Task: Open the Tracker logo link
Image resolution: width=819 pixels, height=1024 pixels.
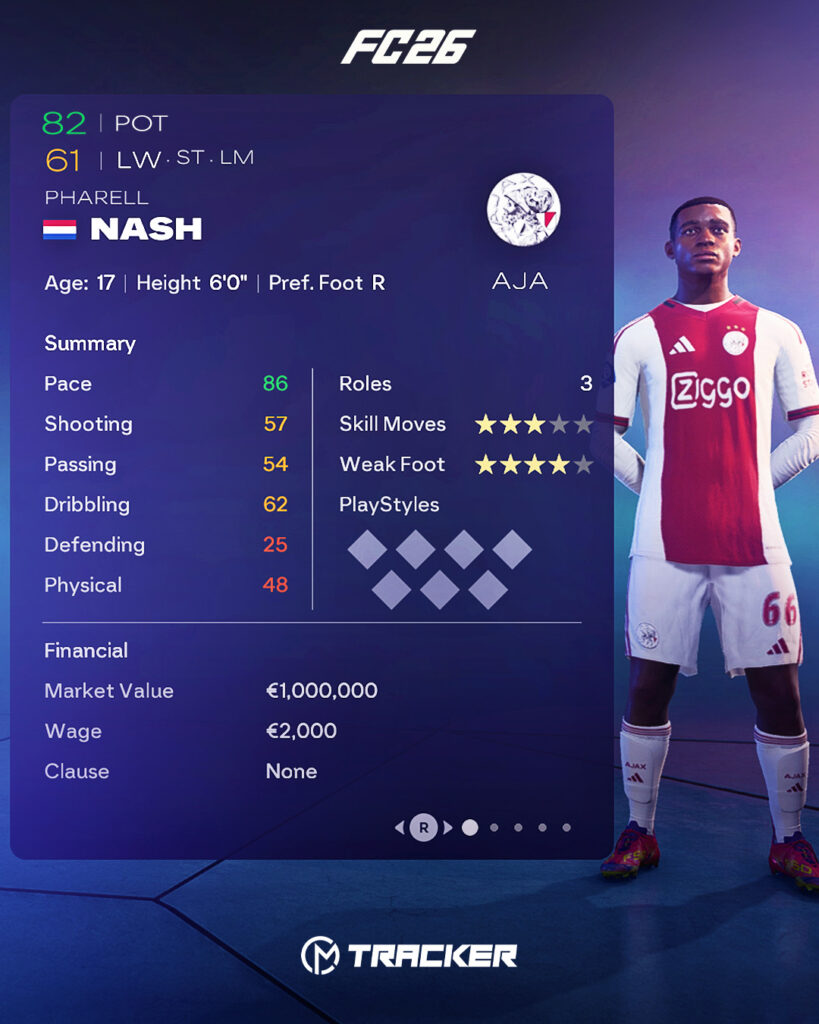Action: (409, 955)
